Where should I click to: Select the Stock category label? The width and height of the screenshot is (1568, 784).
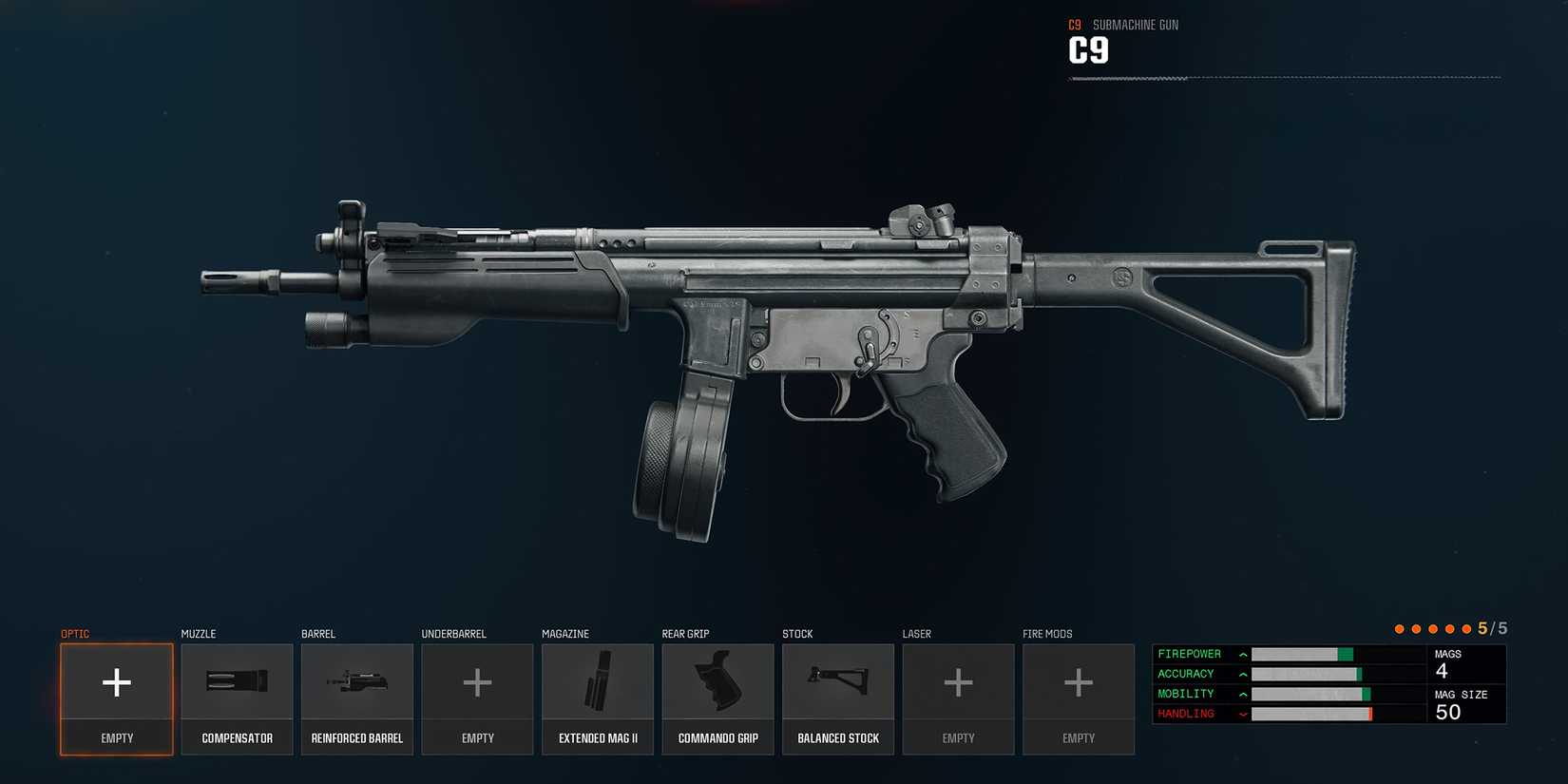coord(797,633)
